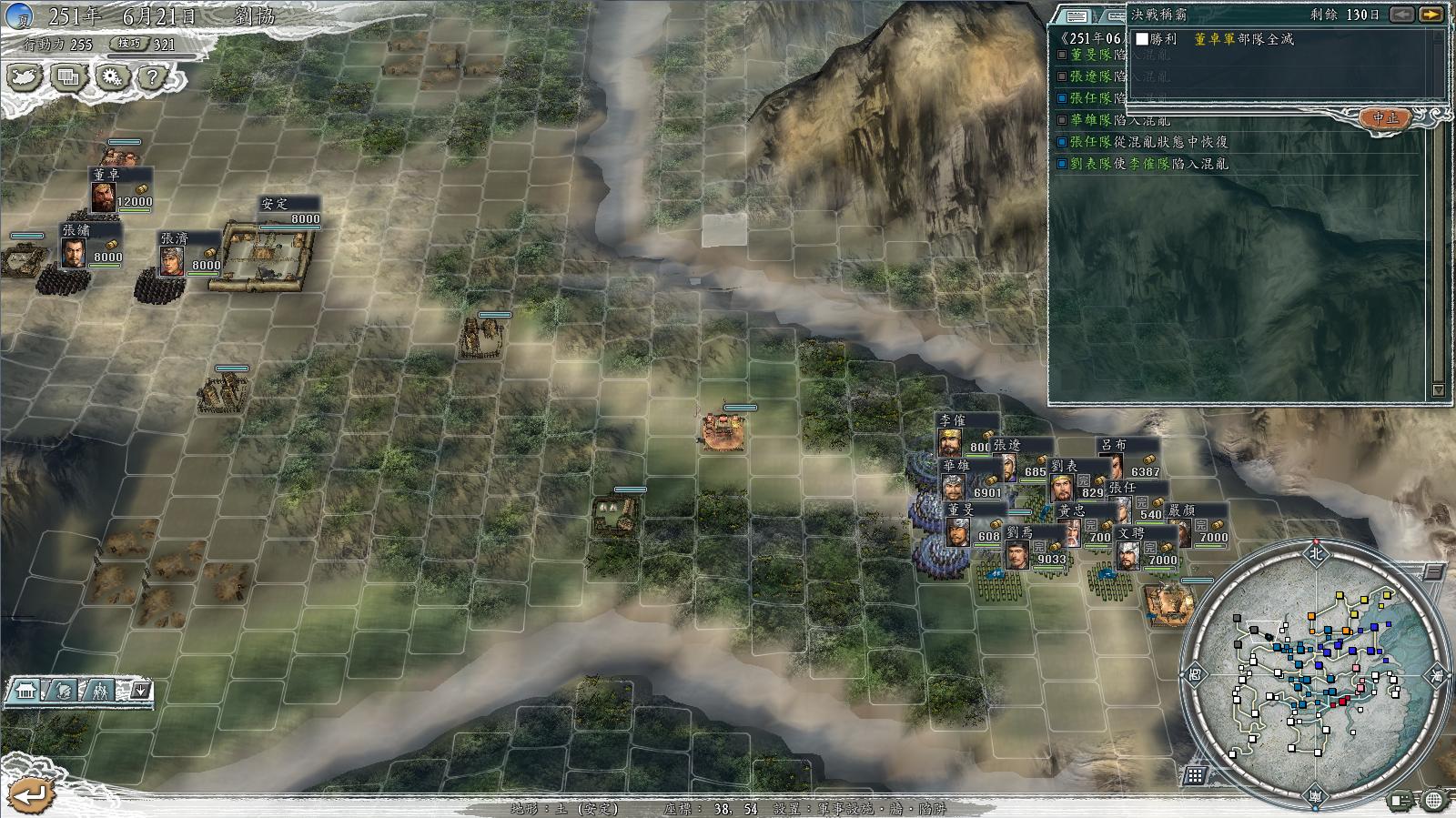Open the gear settings menu
Screen dimensions: 1456x818
111,77
